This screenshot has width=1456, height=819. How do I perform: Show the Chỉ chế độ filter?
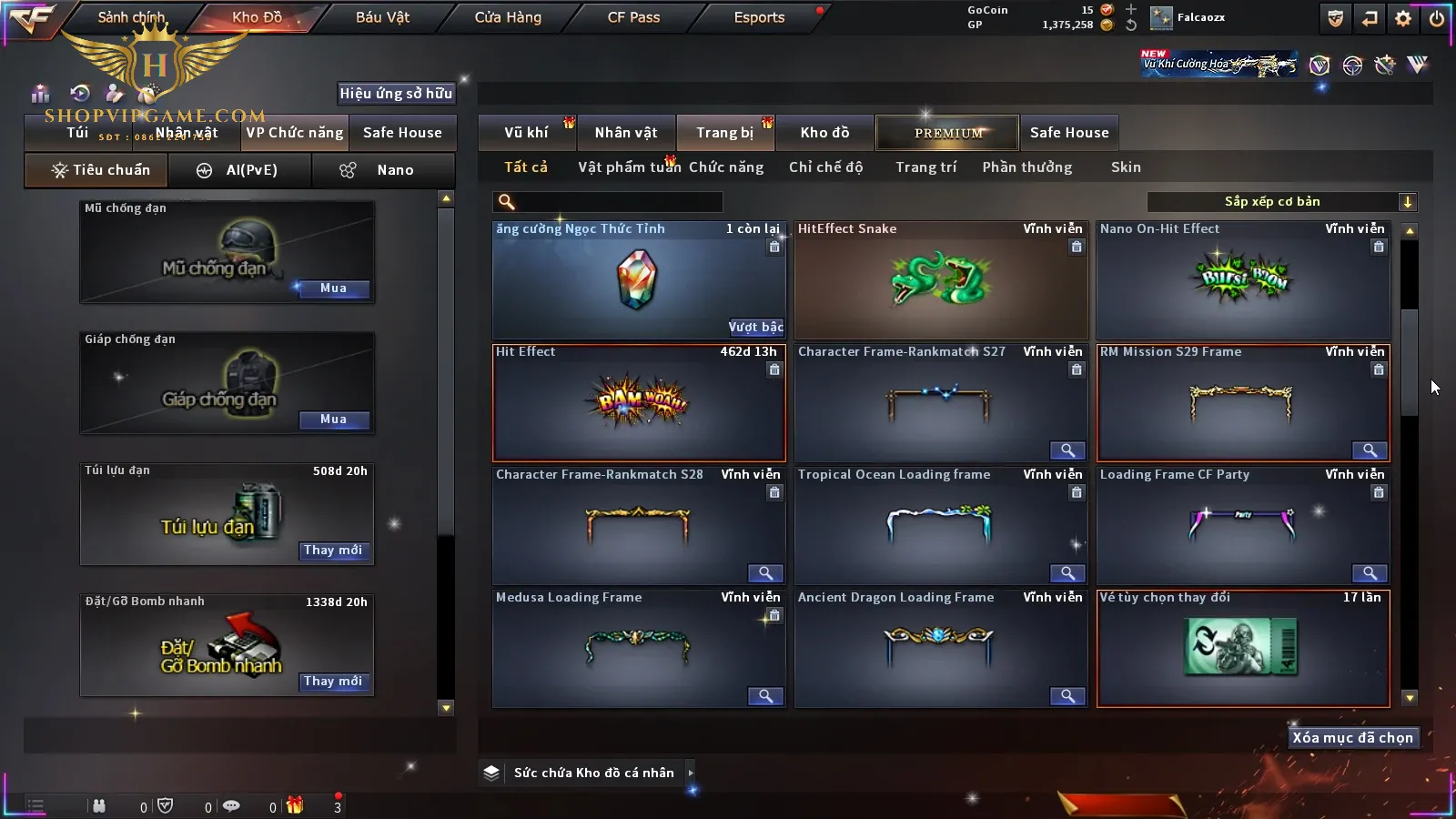[x=825, y=167]
